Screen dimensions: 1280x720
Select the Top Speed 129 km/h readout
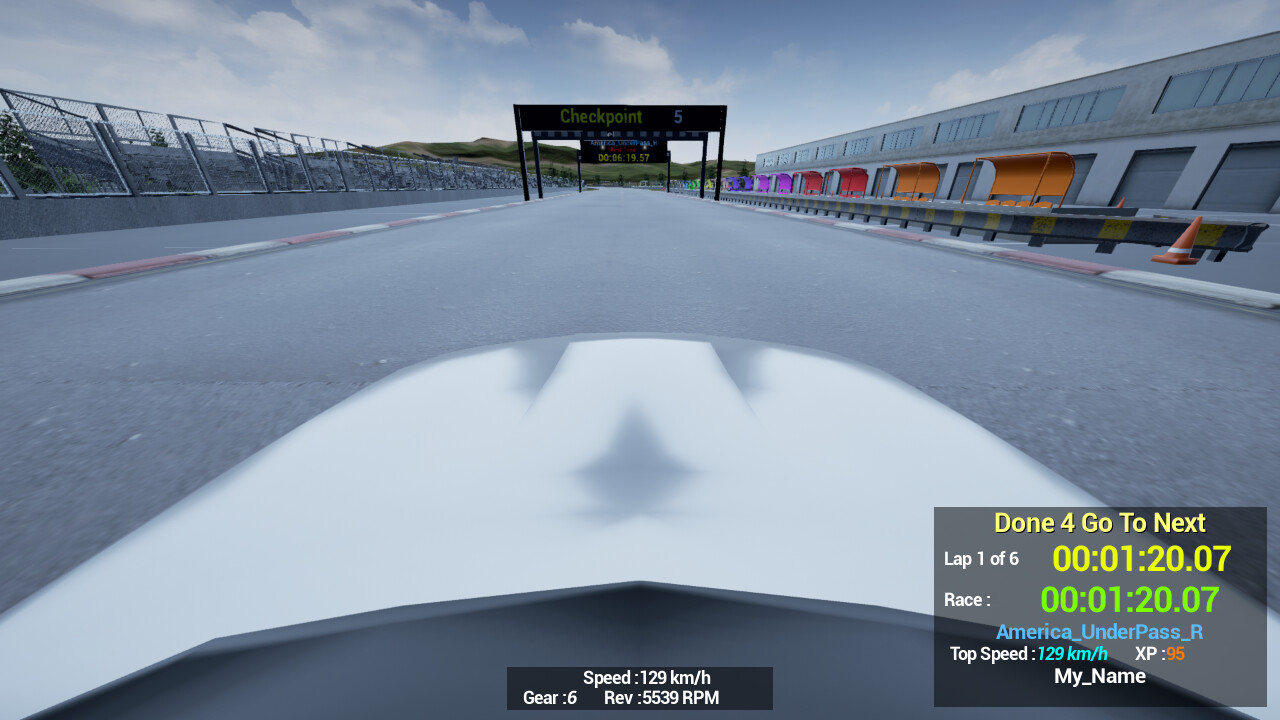[x=1027, y=654]
